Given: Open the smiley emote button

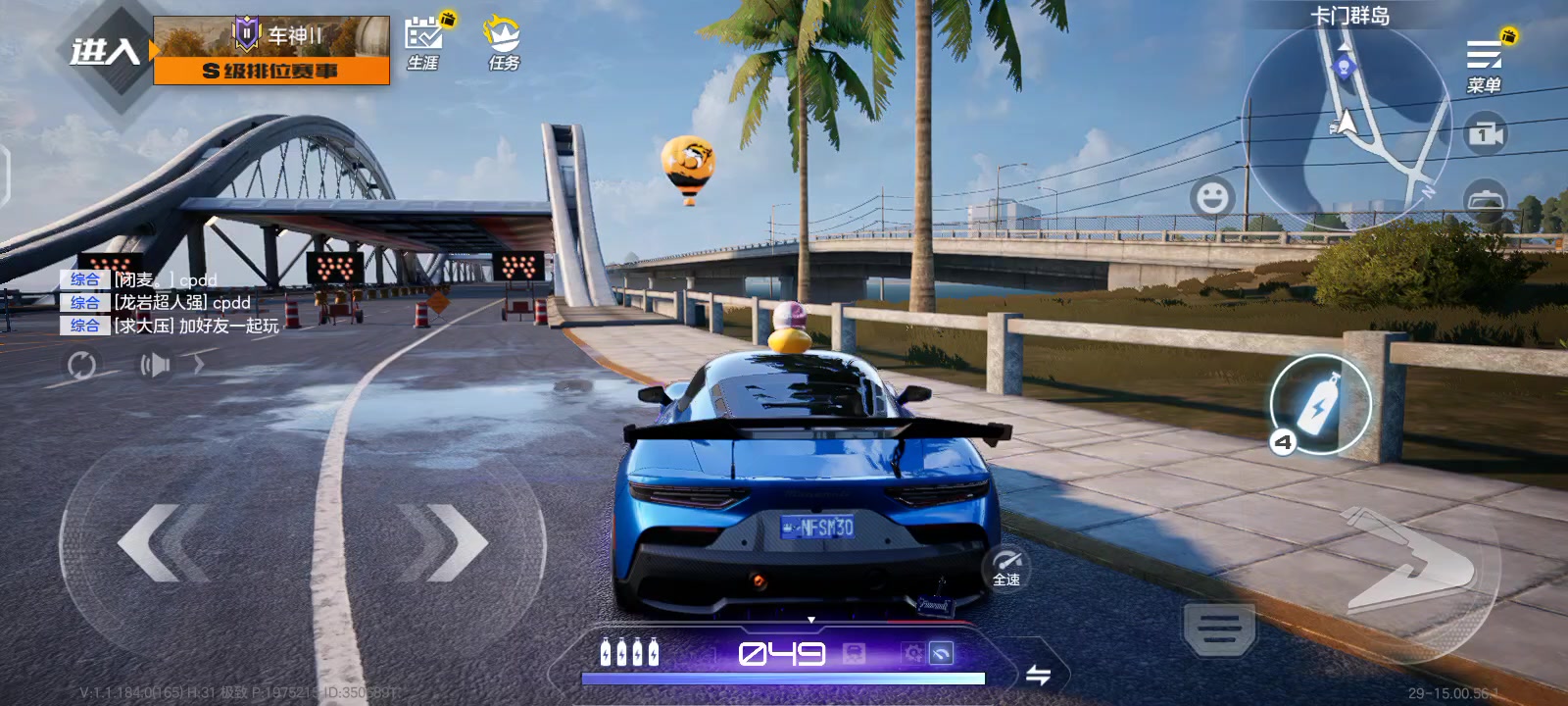Looking at the screenshot, I should tap(1212, 197).
